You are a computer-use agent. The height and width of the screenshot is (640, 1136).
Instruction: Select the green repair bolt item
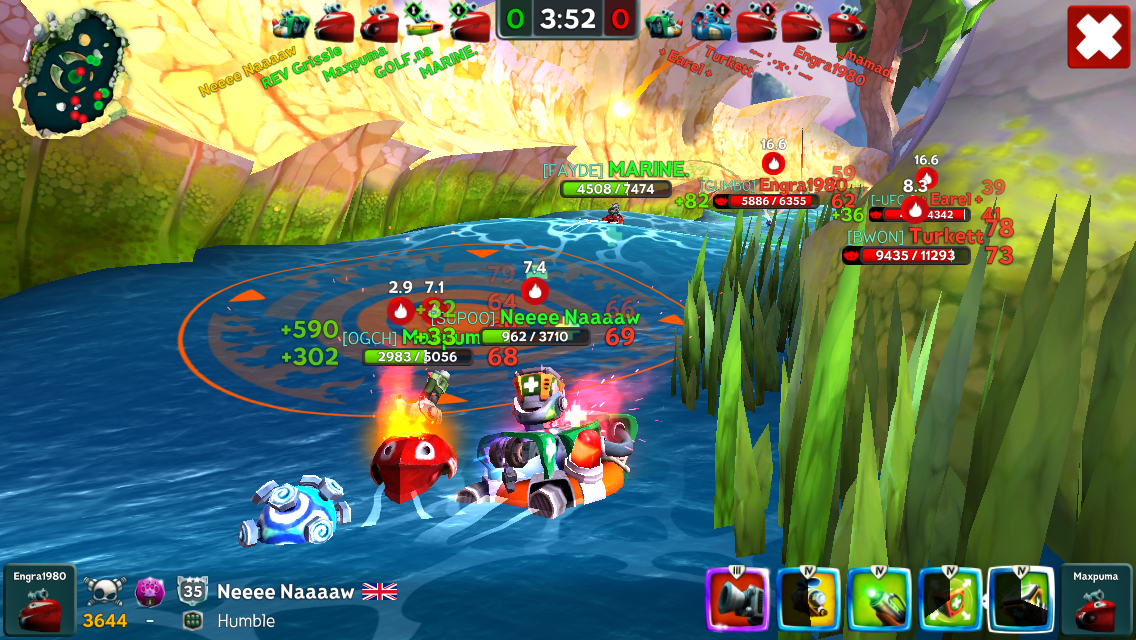coord(879,600)
